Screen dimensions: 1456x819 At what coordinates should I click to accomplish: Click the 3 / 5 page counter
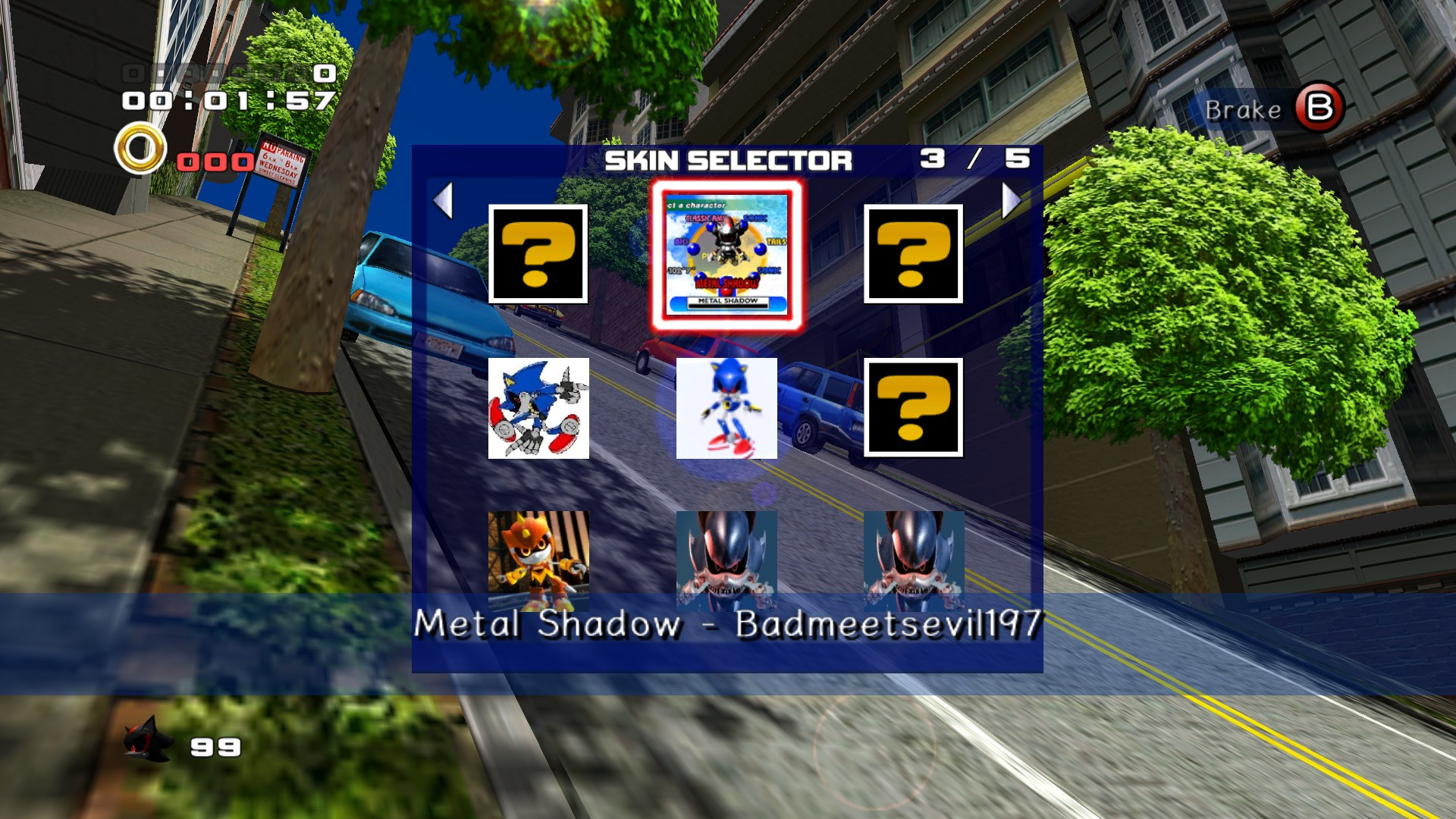click(x=973, y=158)
